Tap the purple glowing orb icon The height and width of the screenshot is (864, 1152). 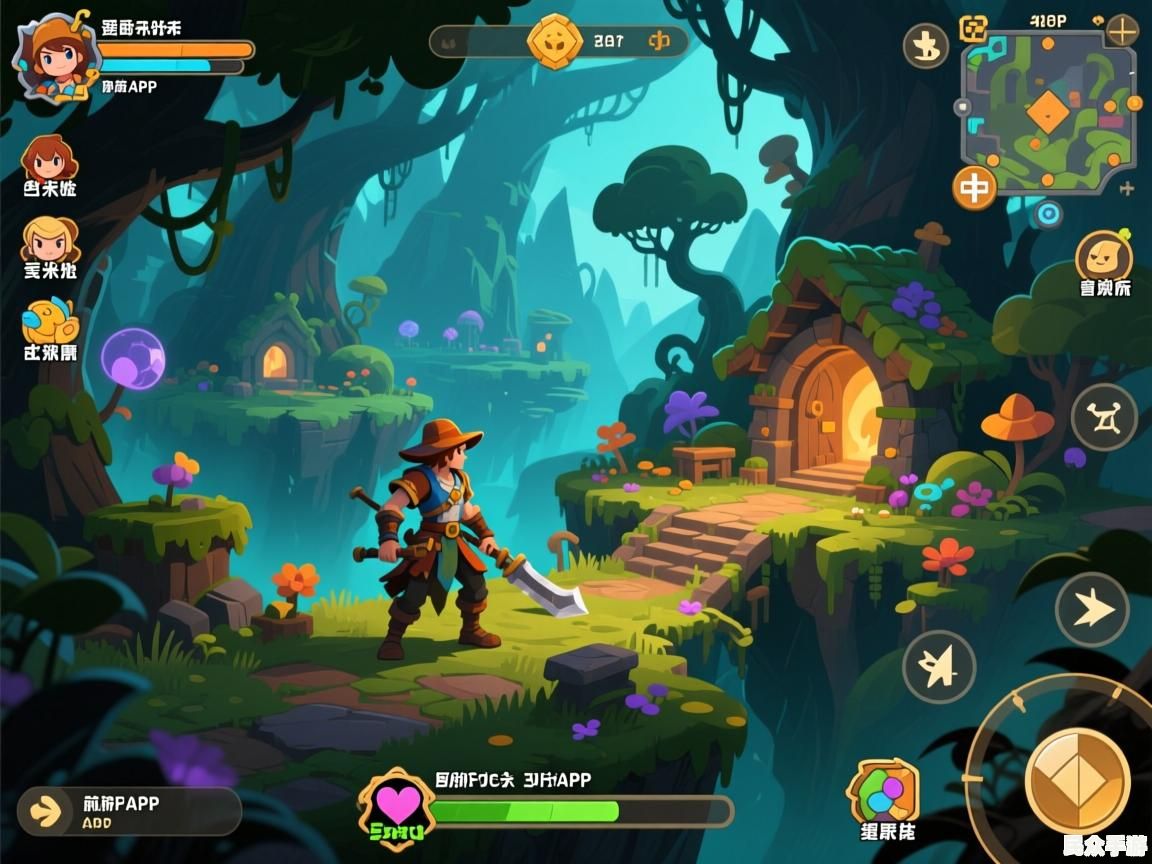132,359
